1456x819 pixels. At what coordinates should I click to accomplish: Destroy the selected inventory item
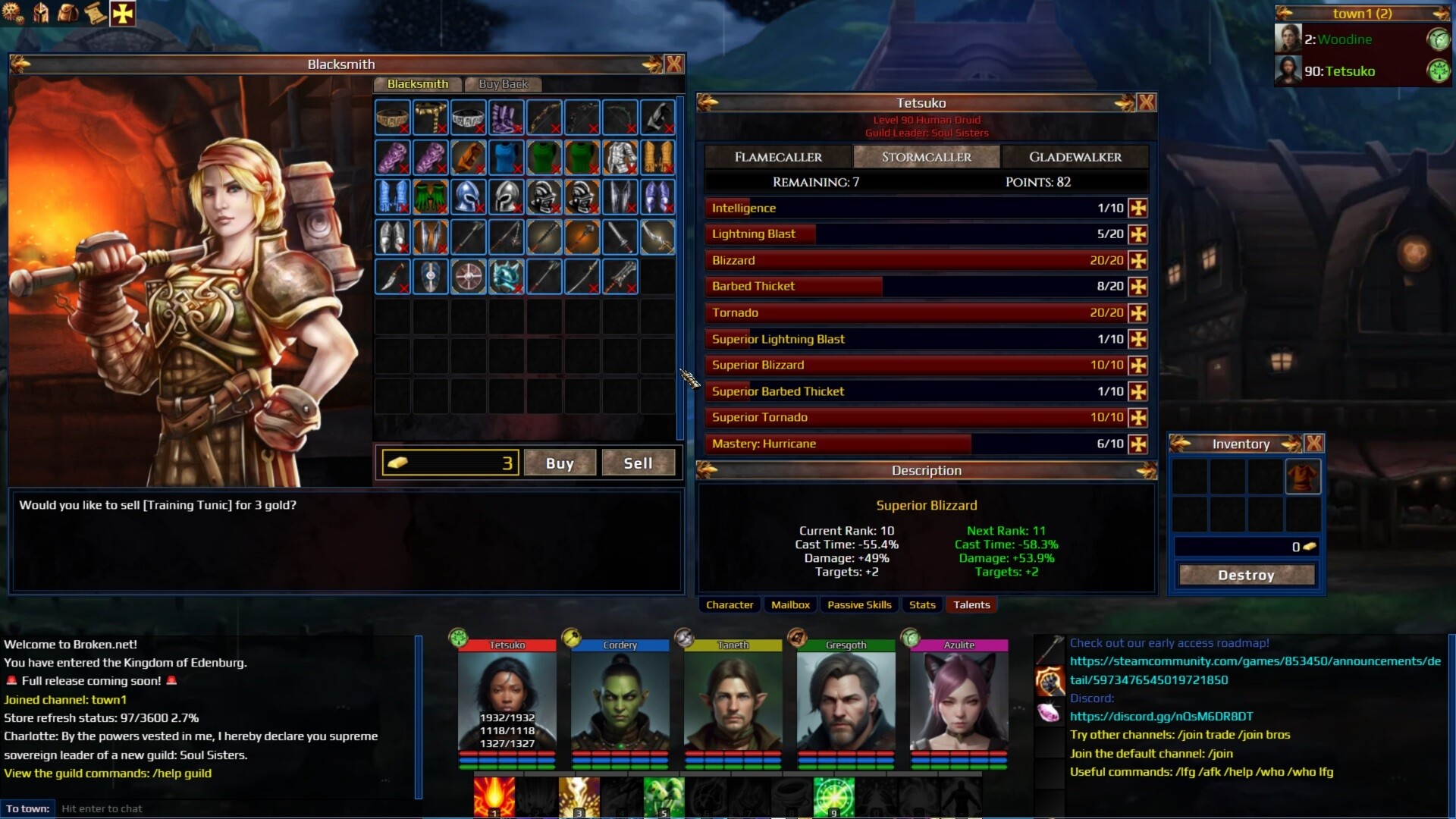(x=1246, y=576)
